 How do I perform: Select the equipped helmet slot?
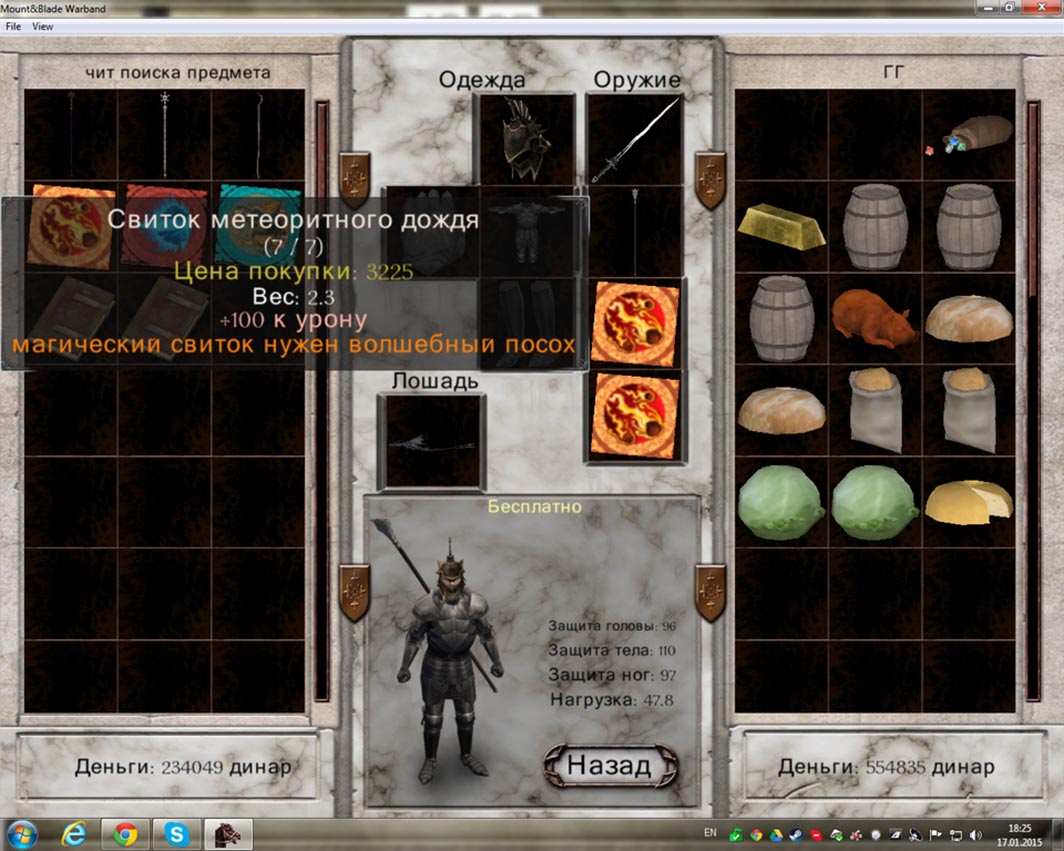tap(527, 139)
